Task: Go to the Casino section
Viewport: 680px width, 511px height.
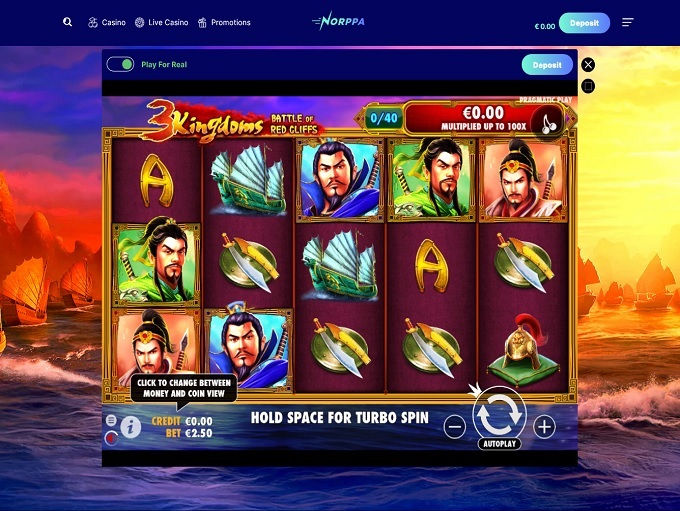Action: click(107, 22)
